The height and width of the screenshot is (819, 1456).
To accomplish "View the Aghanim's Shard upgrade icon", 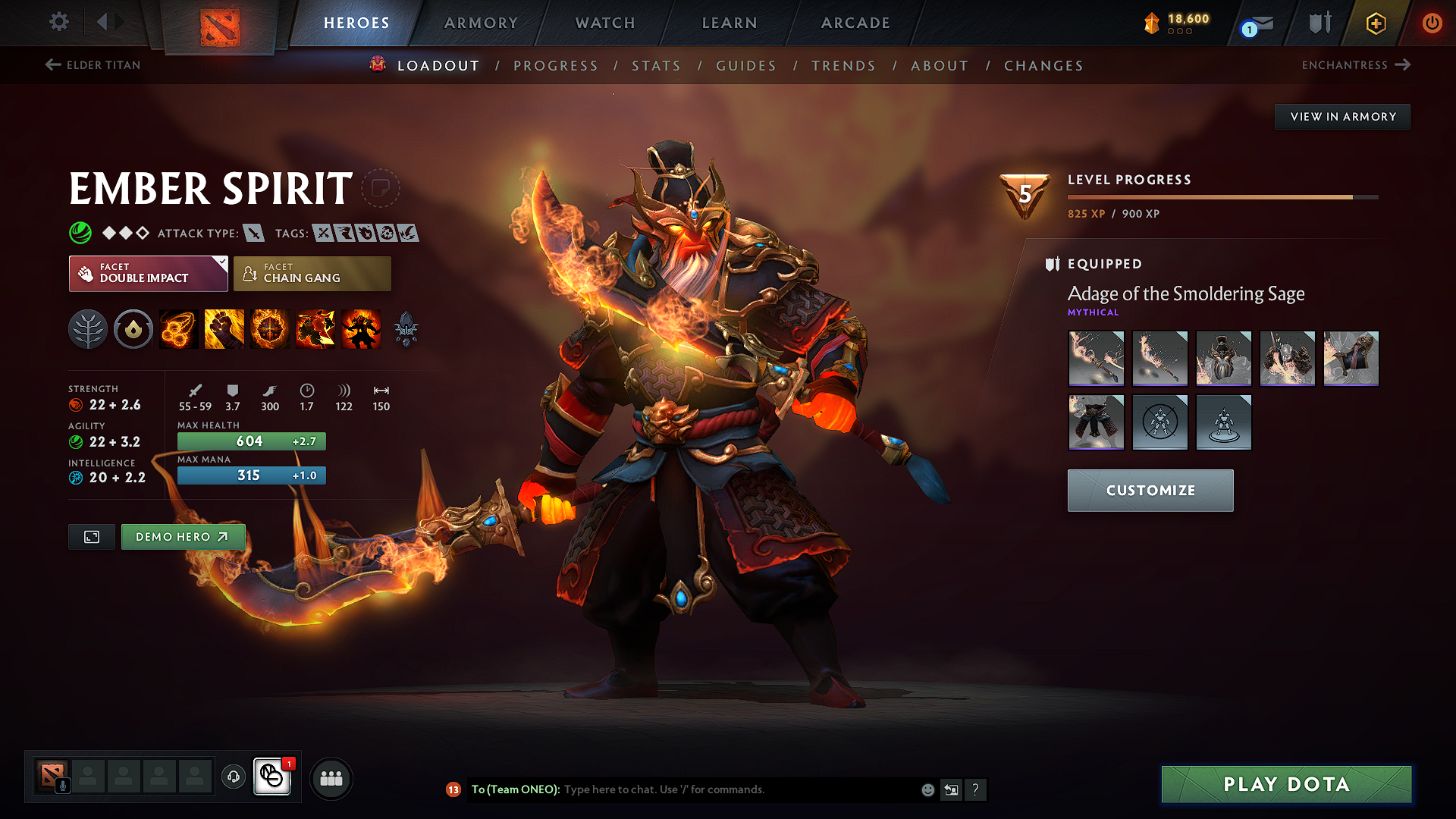I will tap(406, 329).
